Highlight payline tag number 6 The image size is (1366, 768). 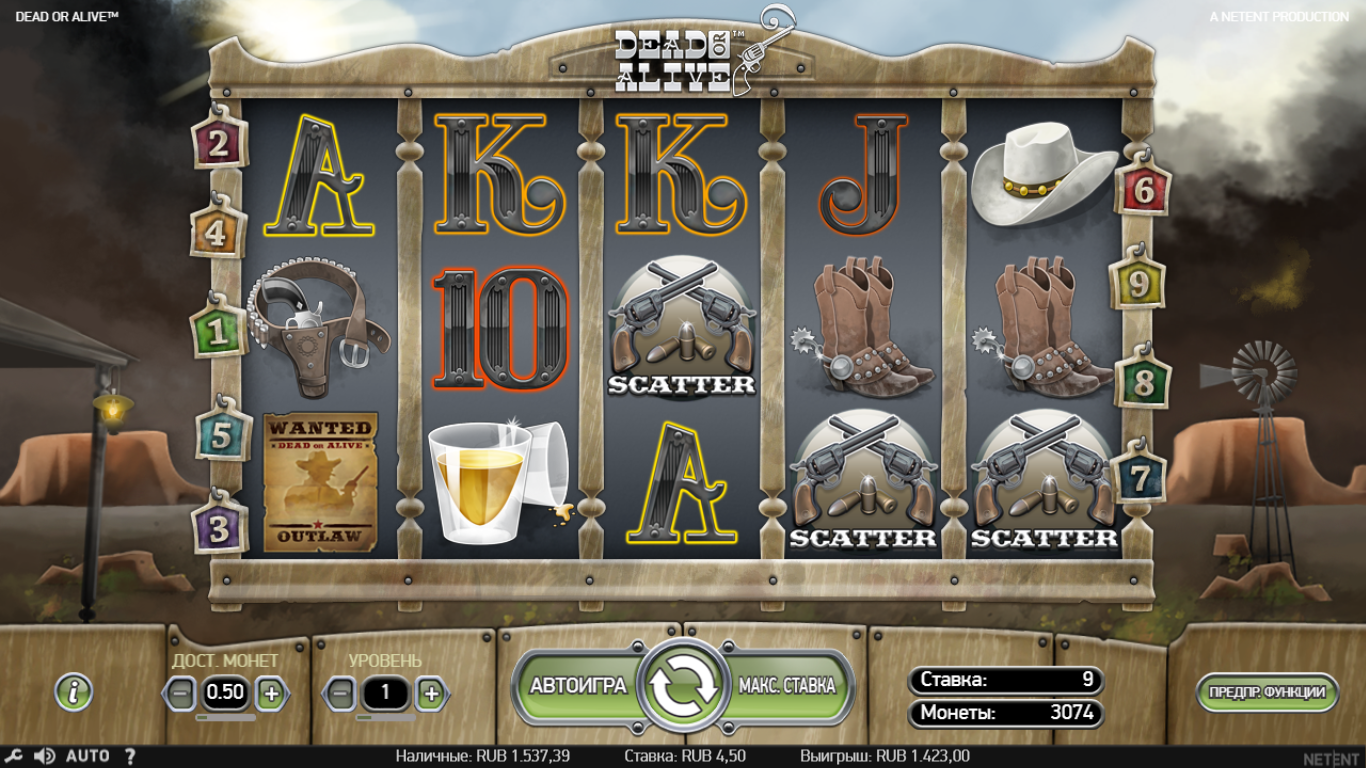[1143, 189]
